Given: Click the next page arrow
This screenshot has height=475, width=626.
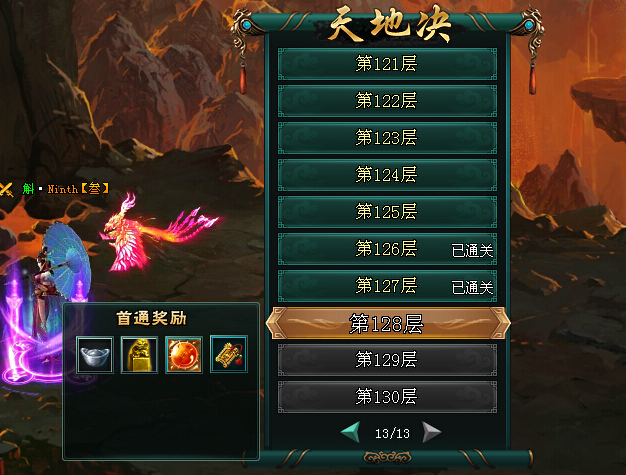Looking at the screenshot, I should pos(431,433).
